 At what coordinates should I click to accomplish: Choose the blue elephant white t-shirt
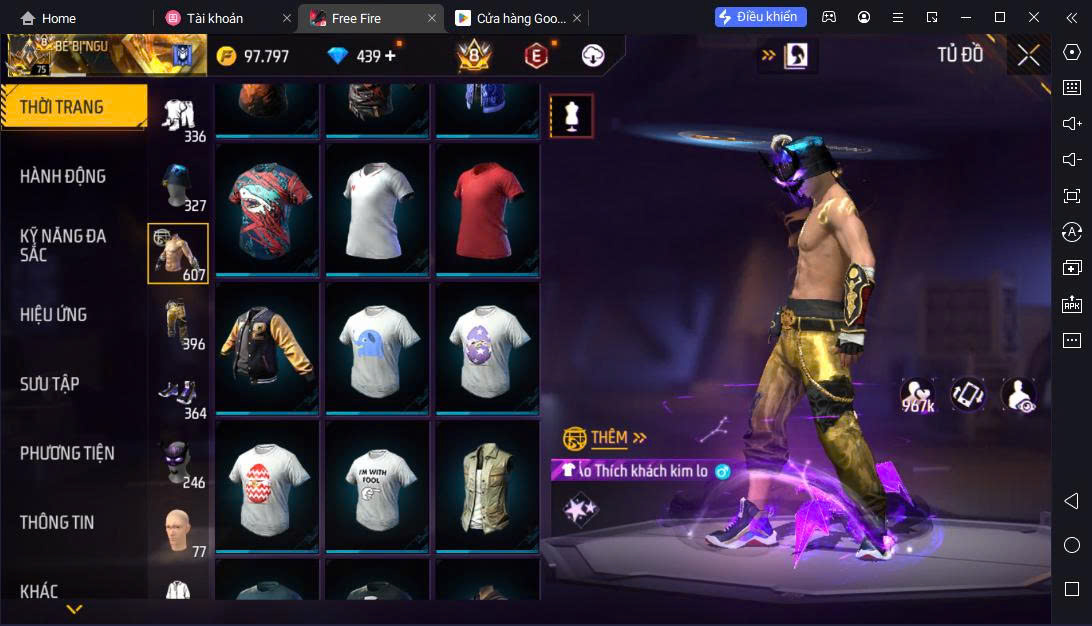pos(377,347)
